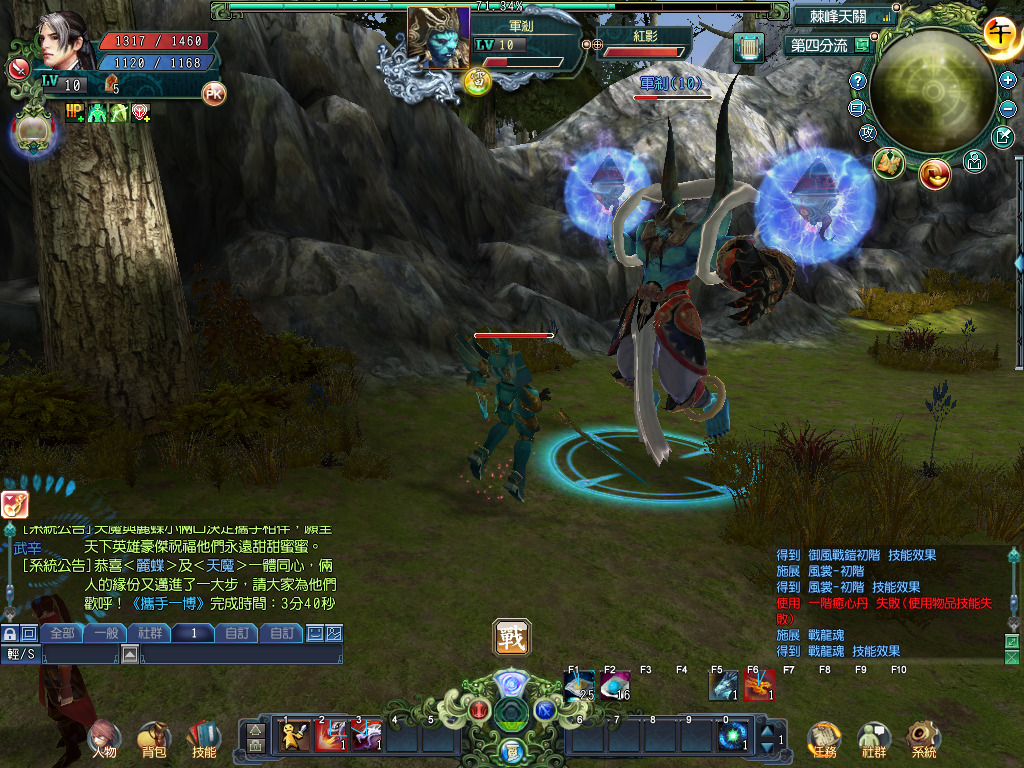
Task: Use the blue dragon skill in F5 slot
Action: (723, 686)
